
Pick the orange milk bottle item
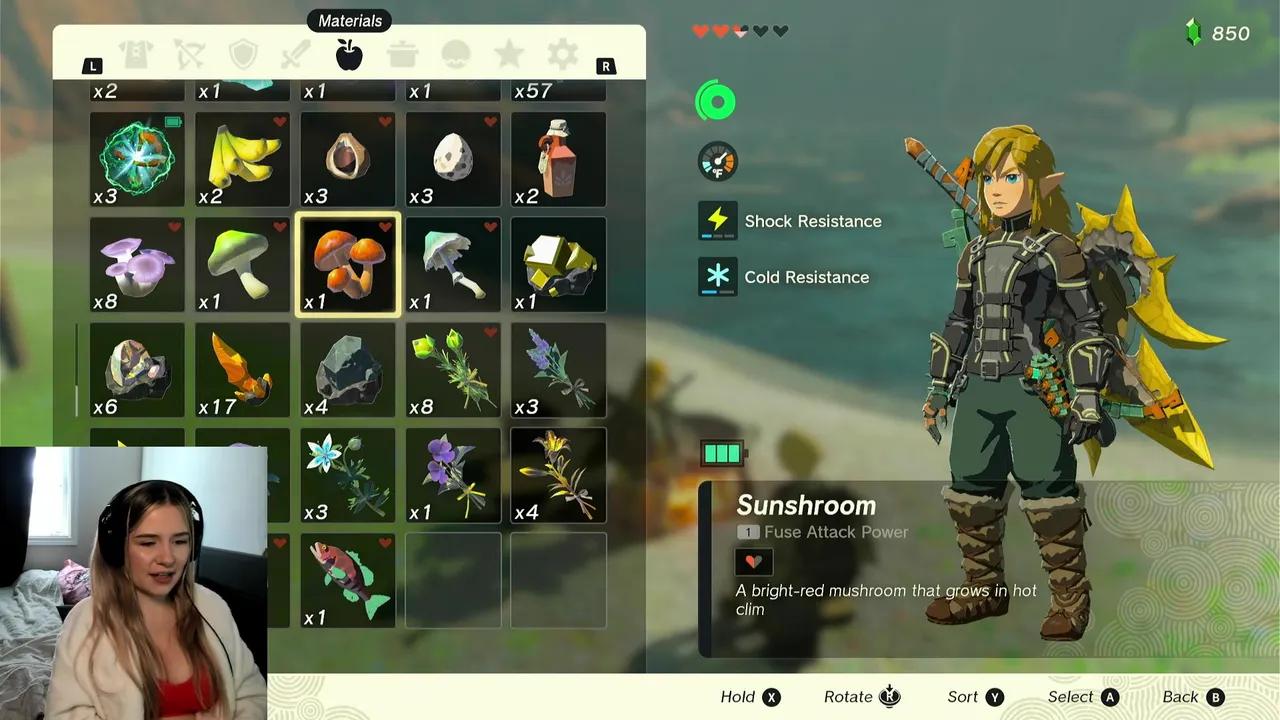pos(558,159)
